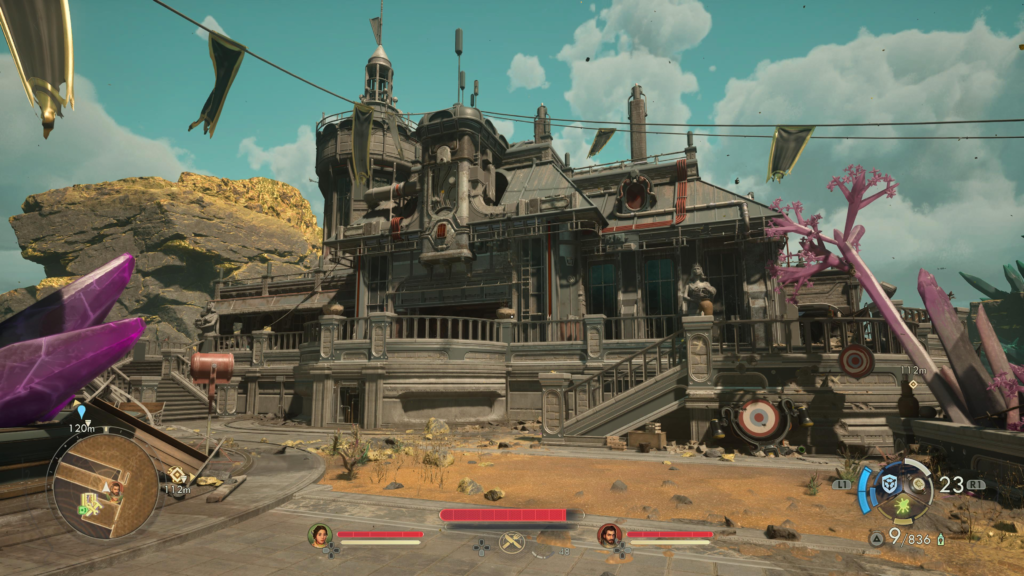
Task: Select the blue waypoint pin above minimap
Action: 81,411
